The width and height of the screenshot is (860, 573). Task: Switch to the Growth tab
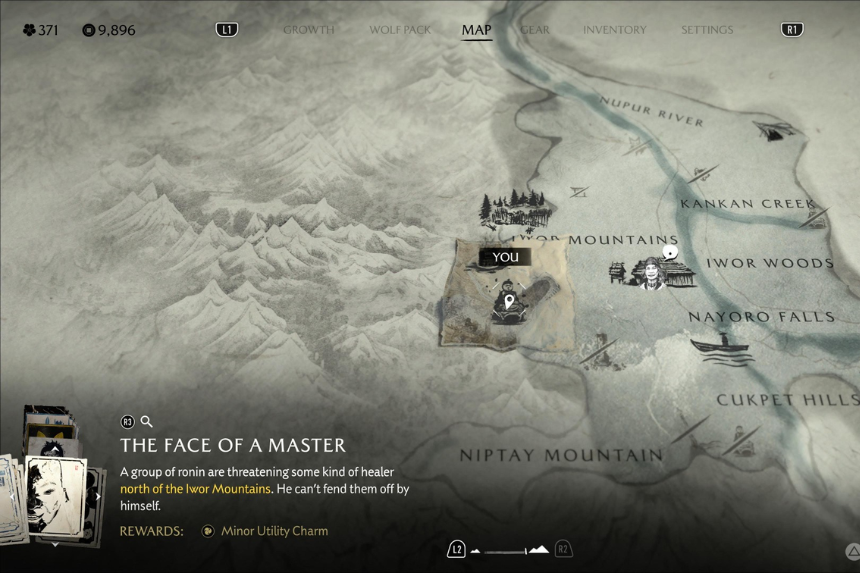308,30
